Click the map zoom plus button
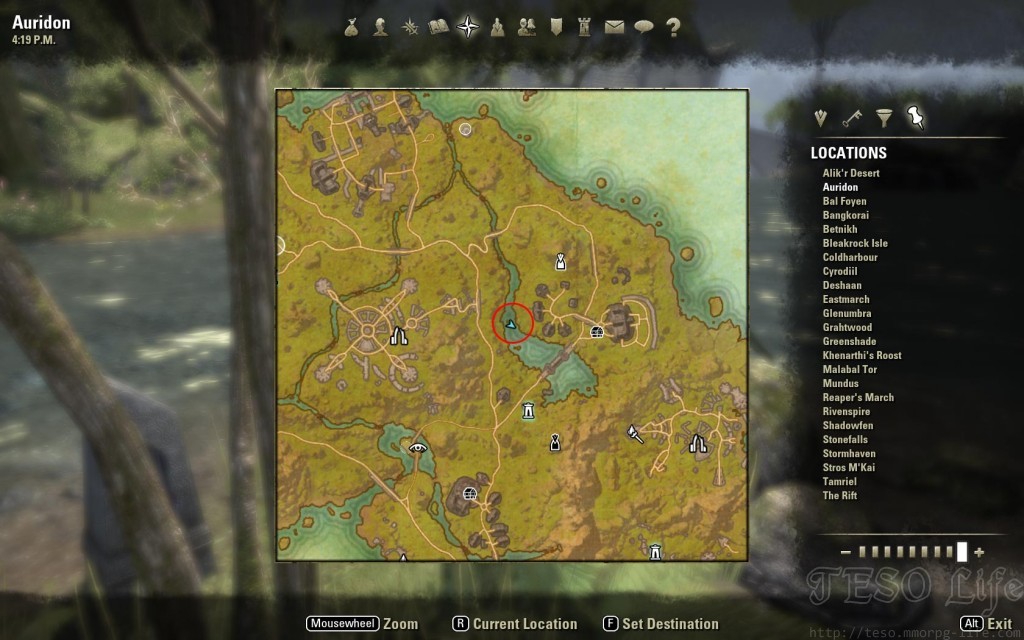 coord(979,552)
